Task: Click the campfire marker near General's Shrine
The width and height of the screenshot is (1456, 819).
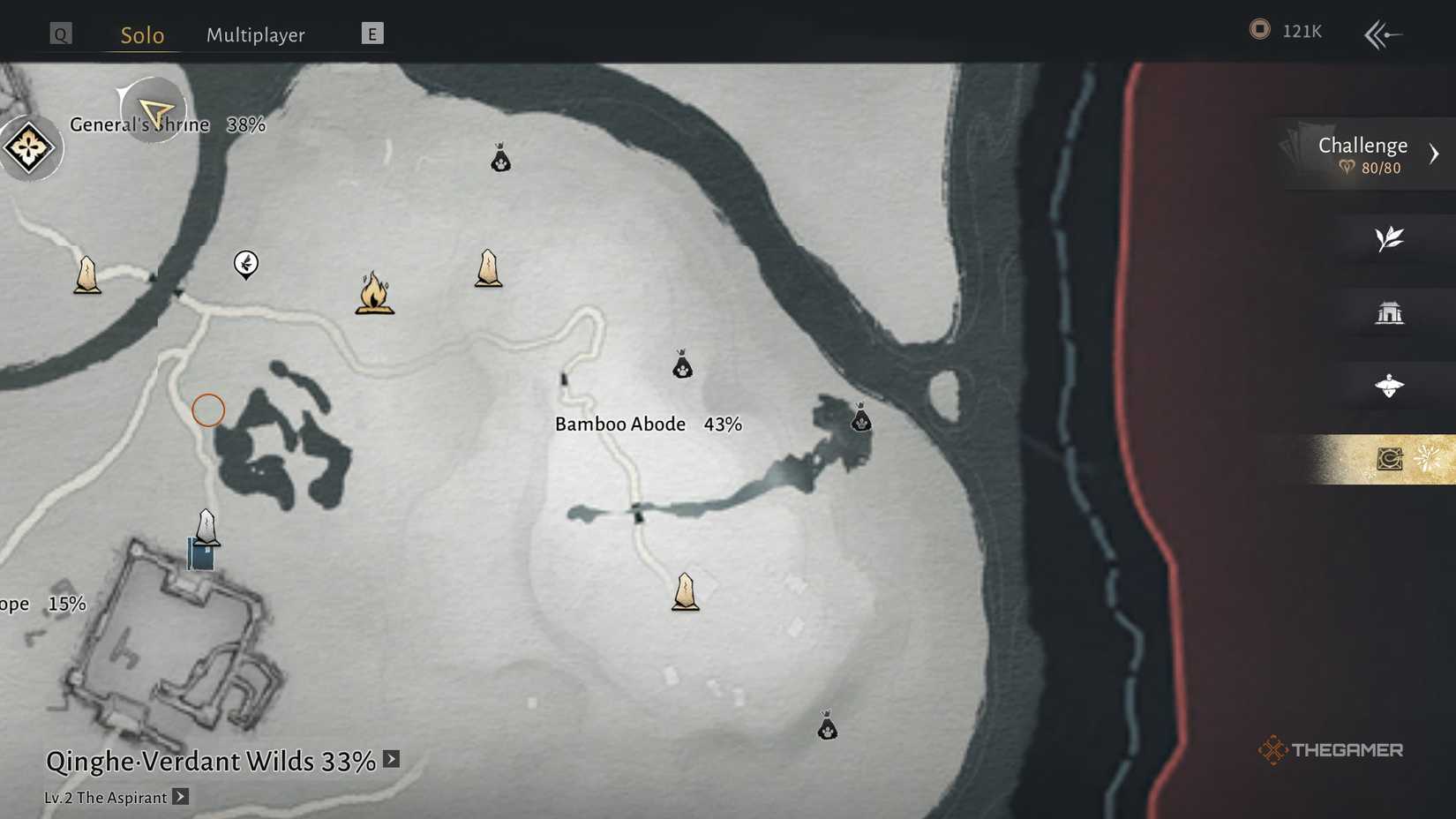Action: pyautogui.click(x=374, y=296)
